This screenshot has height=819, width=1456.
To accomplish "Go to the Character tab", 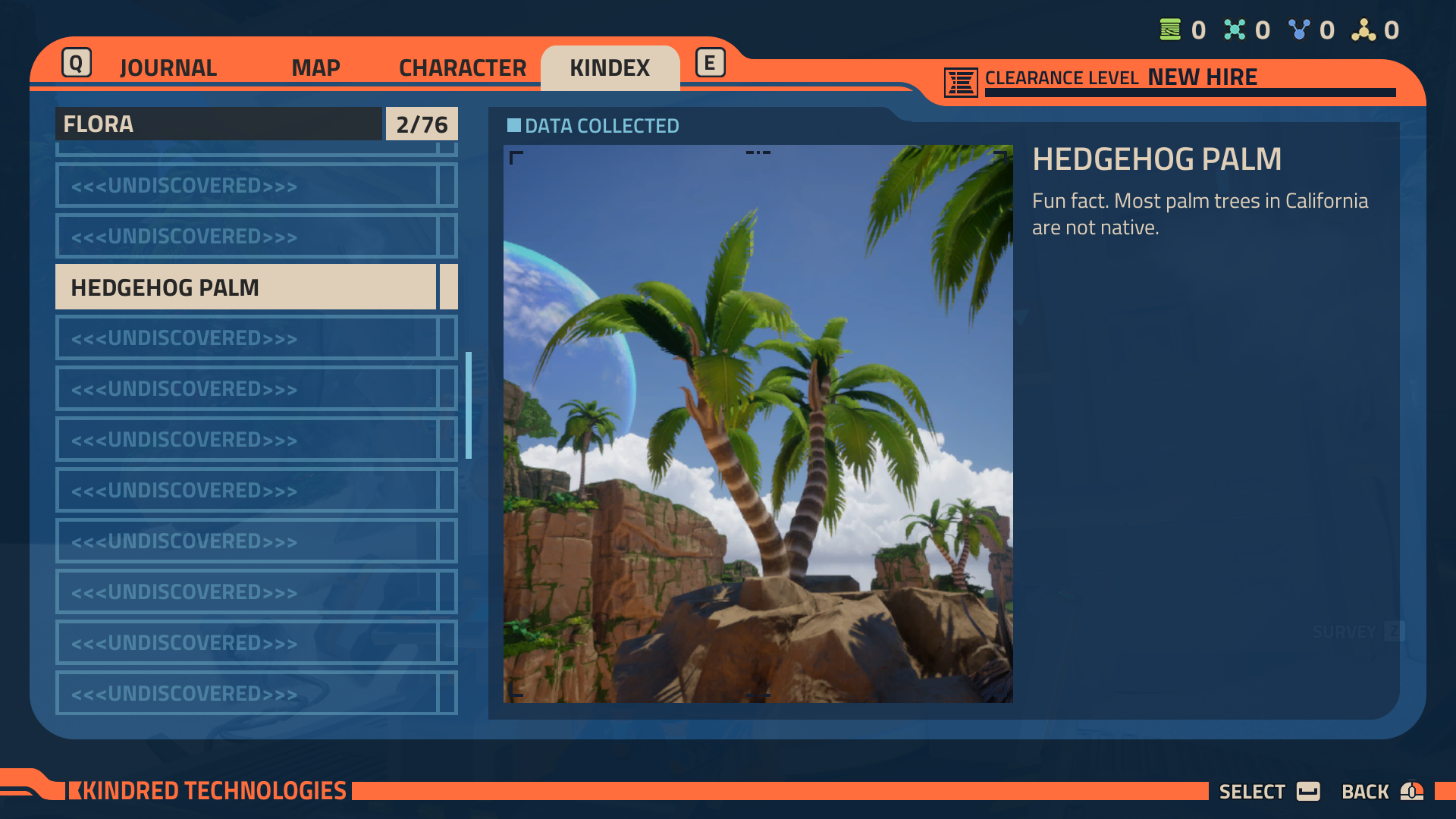I will coord(462,68).
